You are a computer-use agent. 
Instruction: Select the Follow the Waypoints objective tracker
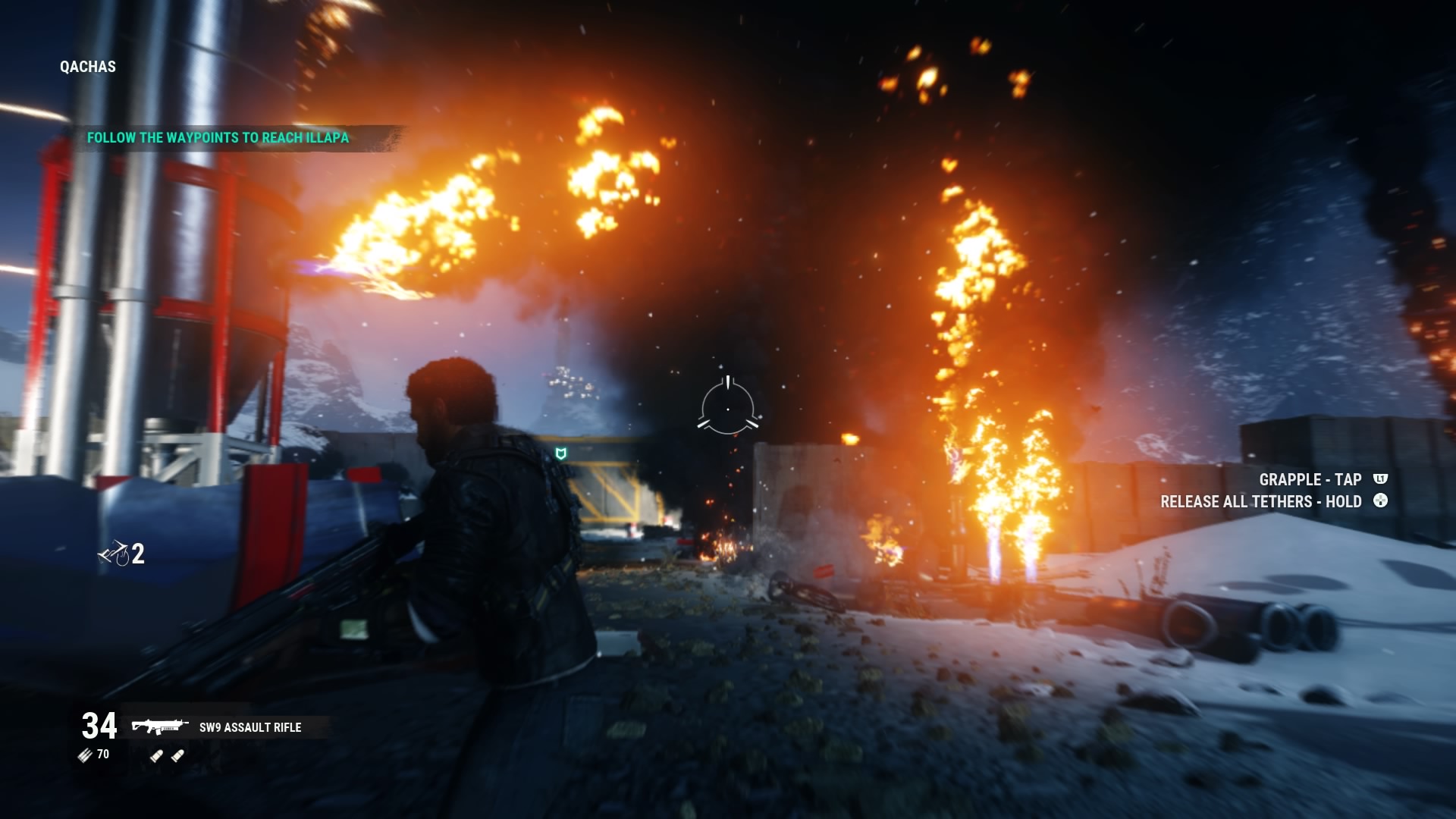coord(218,138)
